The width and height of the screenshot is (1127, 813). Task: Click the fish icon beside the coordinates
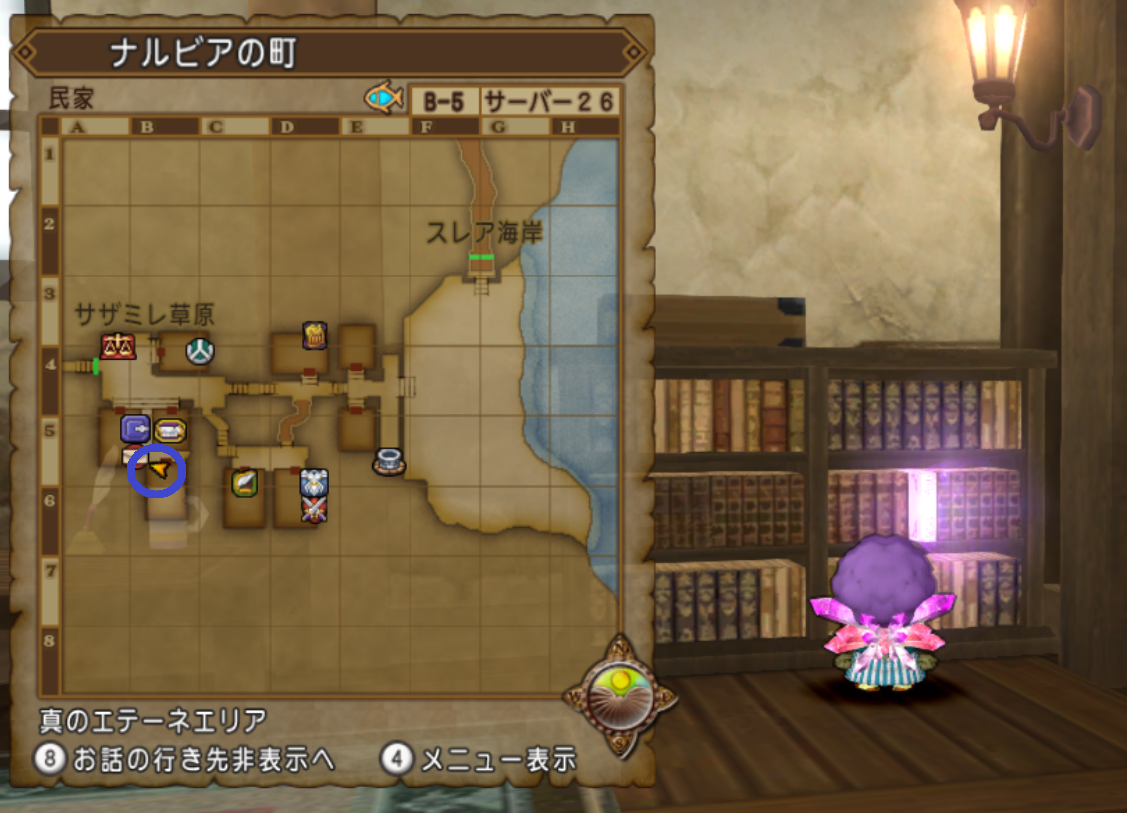tap(383, 98)
